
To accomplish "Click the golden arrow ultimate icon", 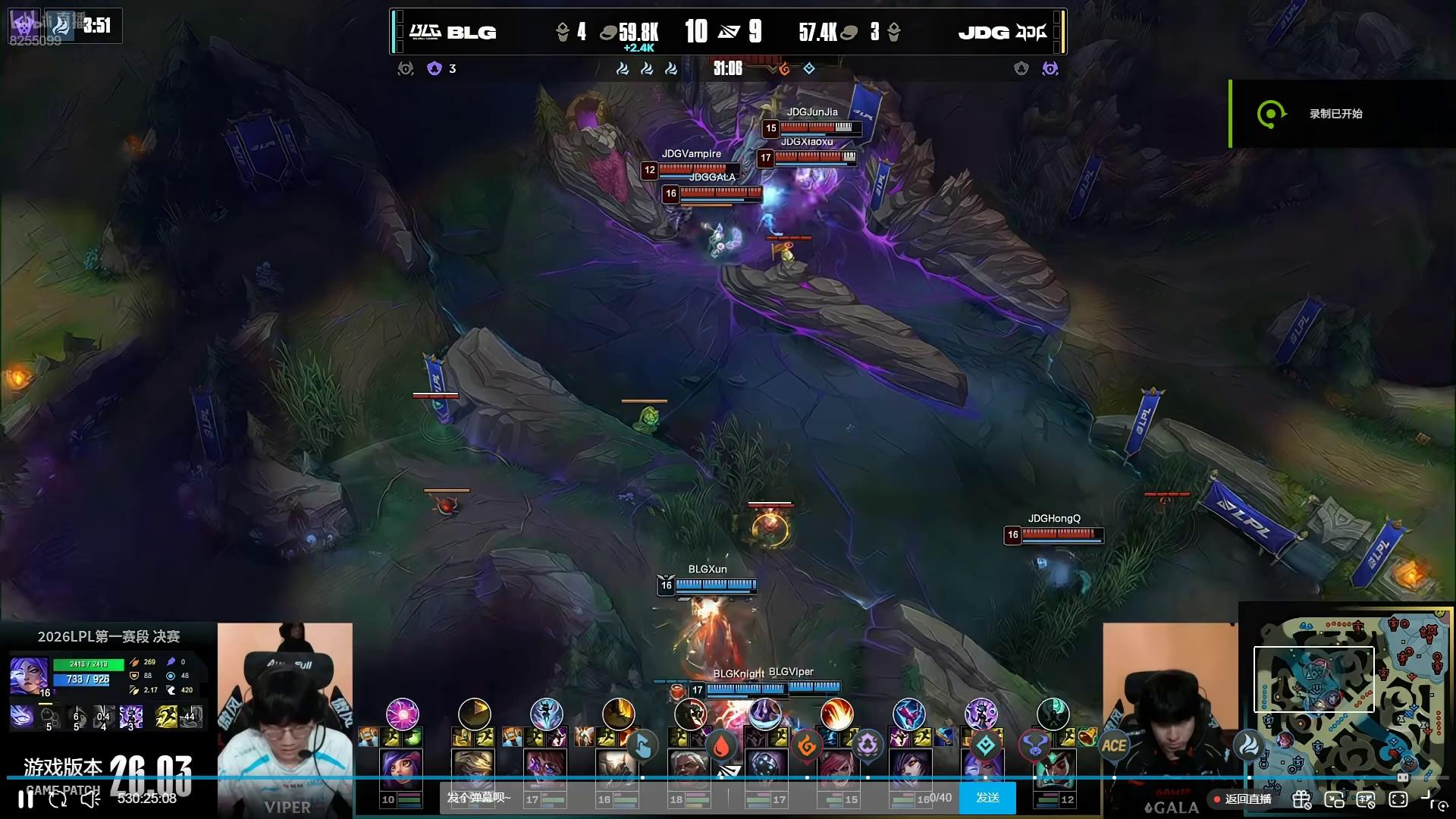I will coord(475,714).
